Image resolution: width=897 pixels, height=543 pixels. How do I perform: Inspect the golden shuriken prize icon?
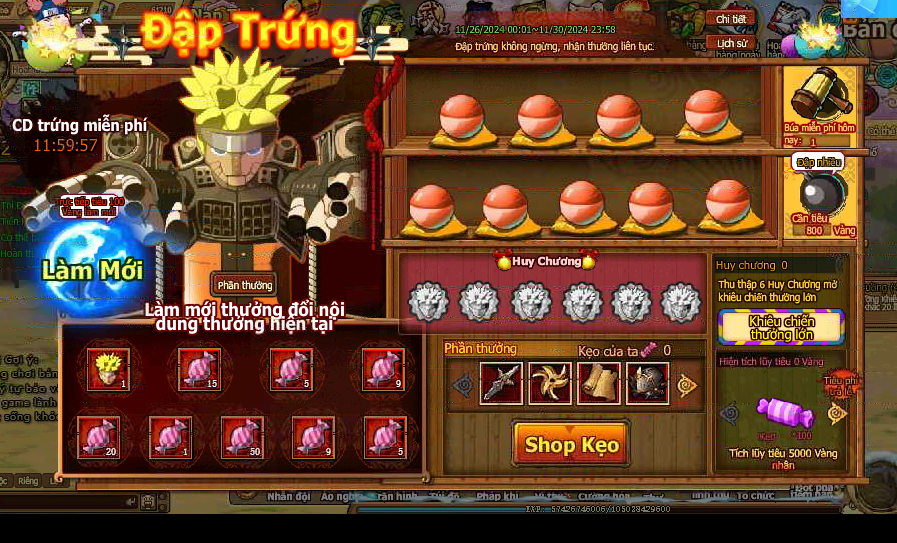click(x=550, y=384)
